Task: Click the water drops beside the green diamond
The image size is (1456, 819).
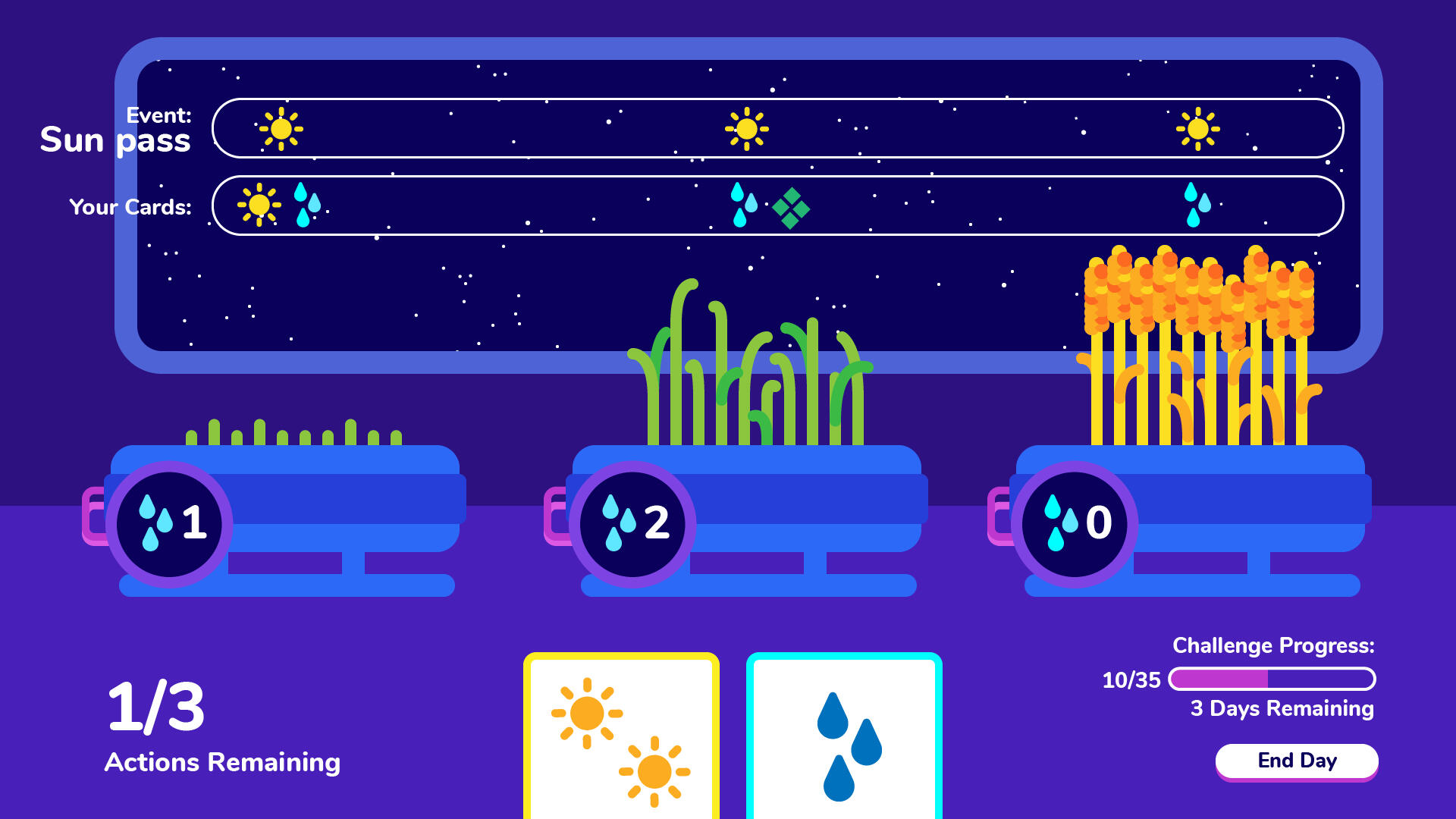Action: (x=743, y=205)
